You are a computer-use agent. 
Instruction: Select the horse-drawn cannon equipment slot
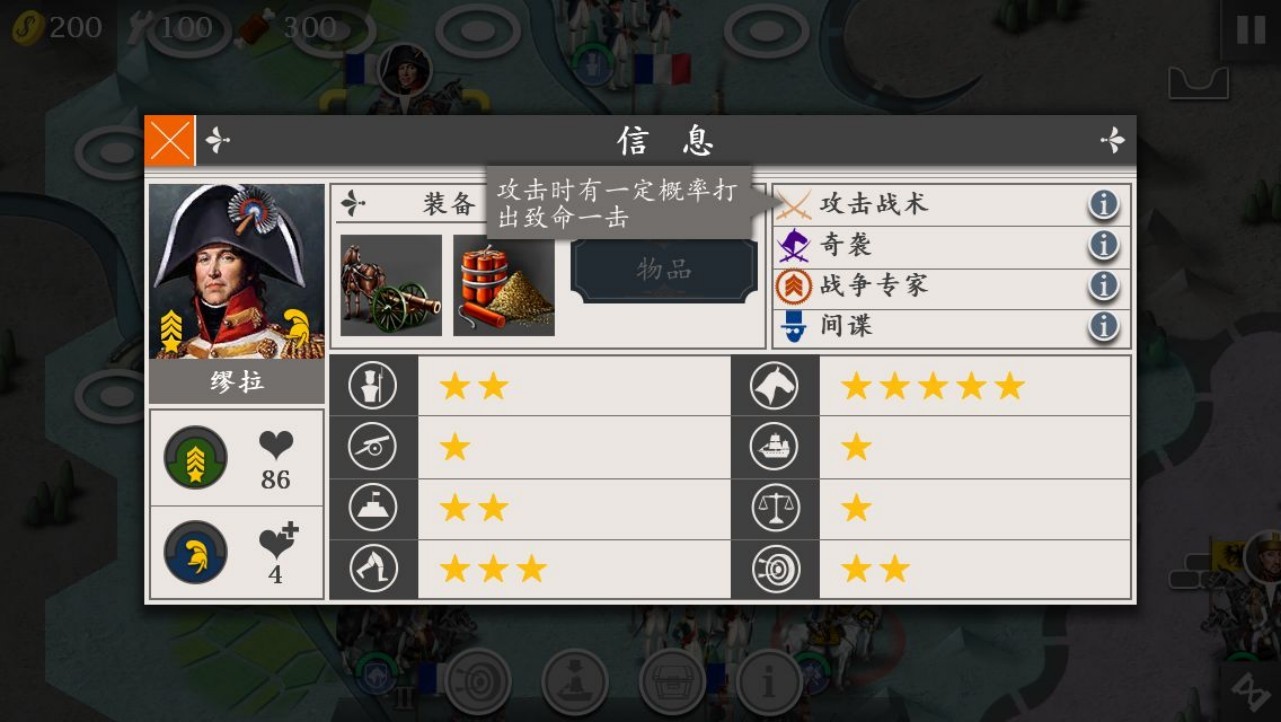(x=391, y=285)
